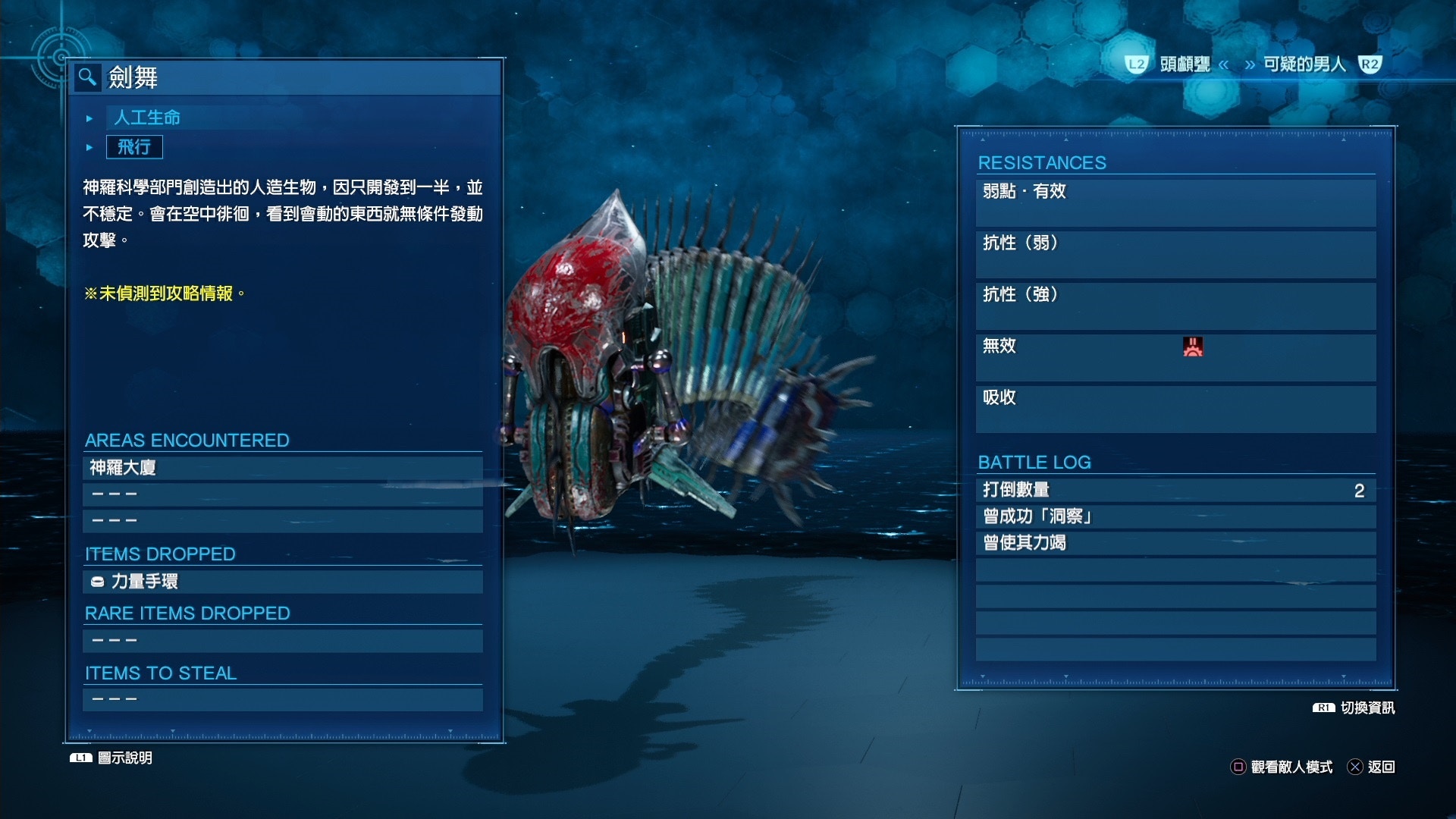Click the magnifying glass icon beside 劍舞
The image size is (1456, 819).
(x=87, y=78)
